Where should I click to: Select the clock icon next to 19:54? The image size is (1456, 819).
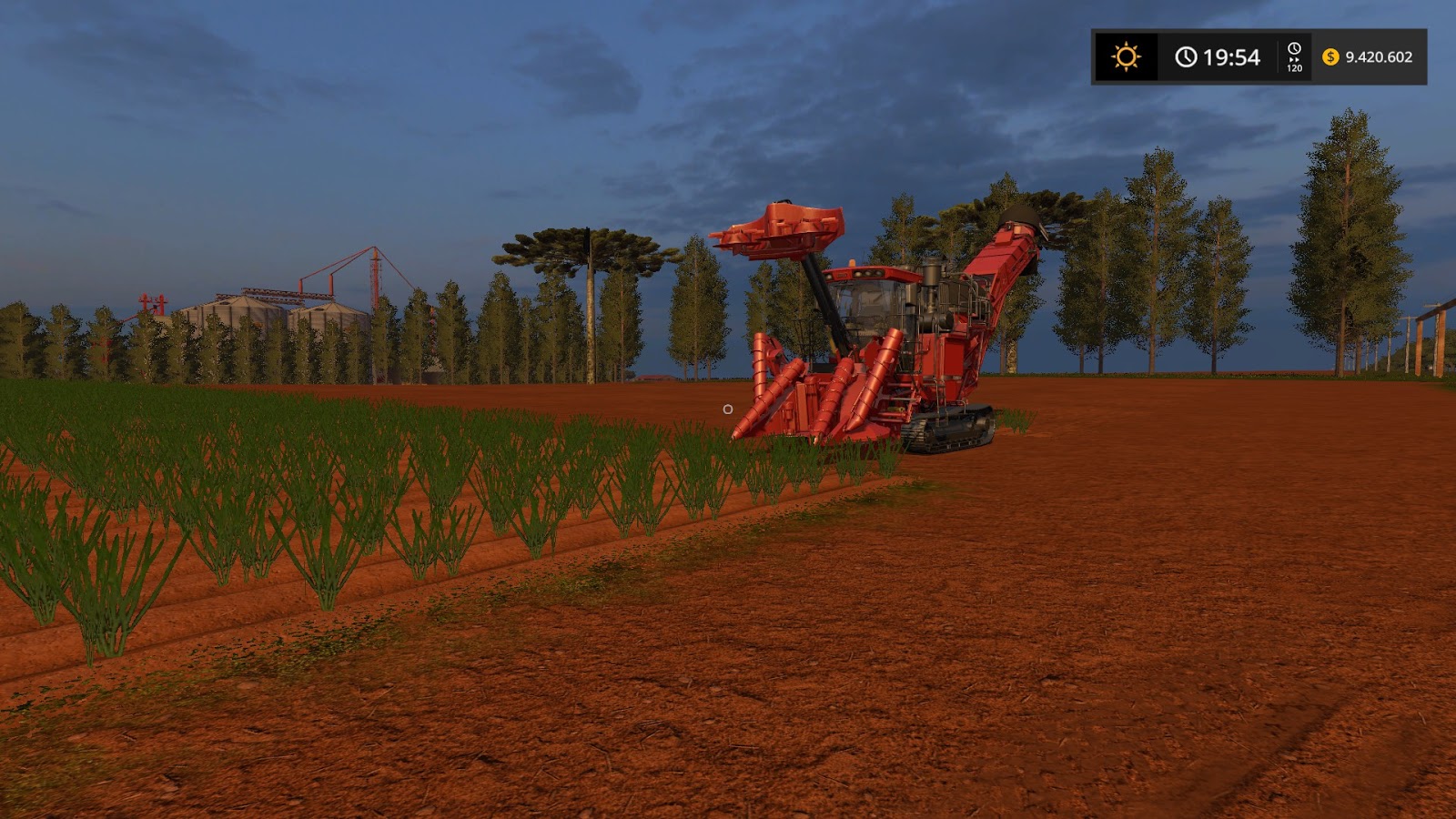1185,57
